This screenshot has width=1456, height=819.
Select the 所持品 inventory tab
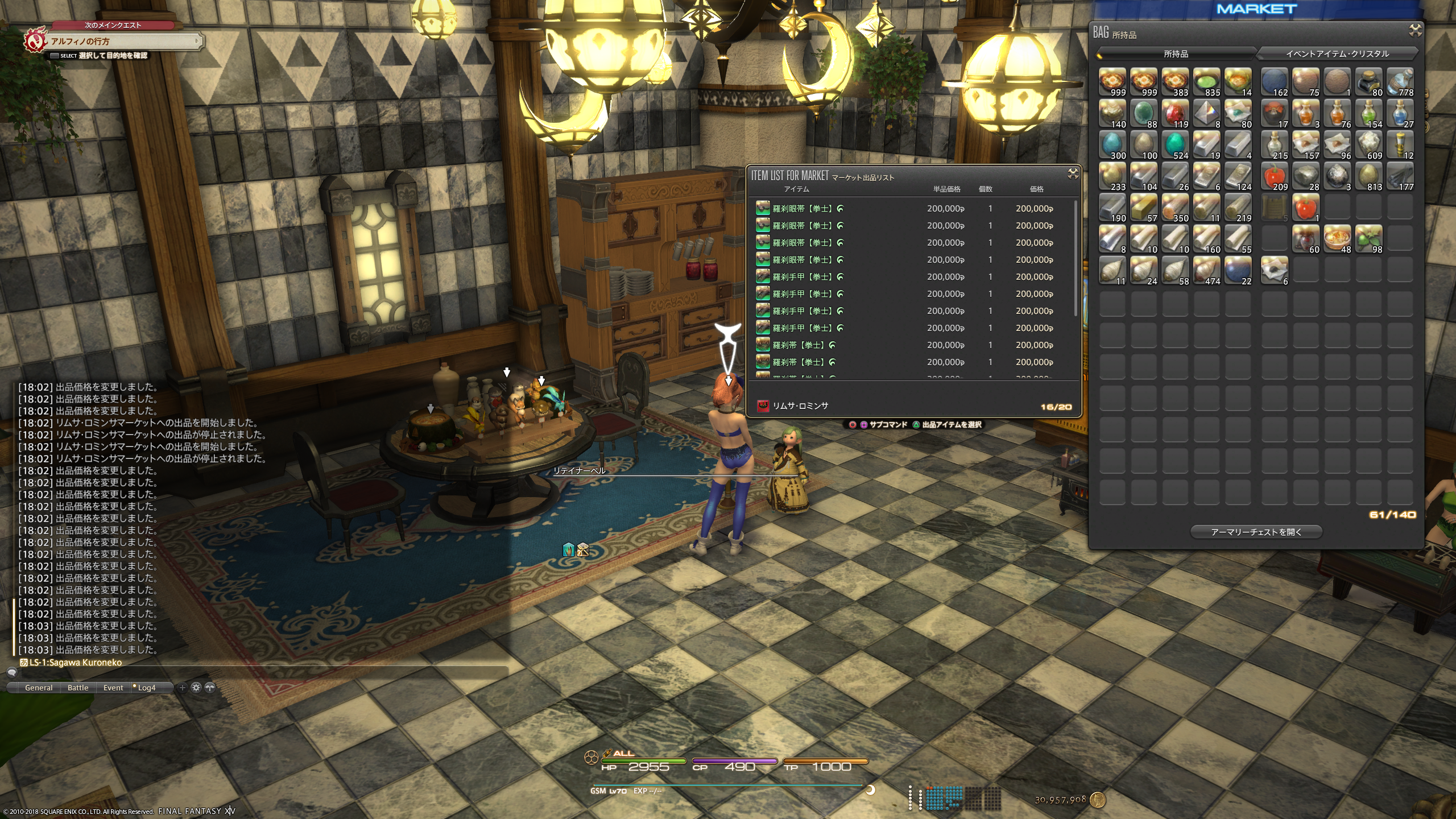tap(1176, 54)
